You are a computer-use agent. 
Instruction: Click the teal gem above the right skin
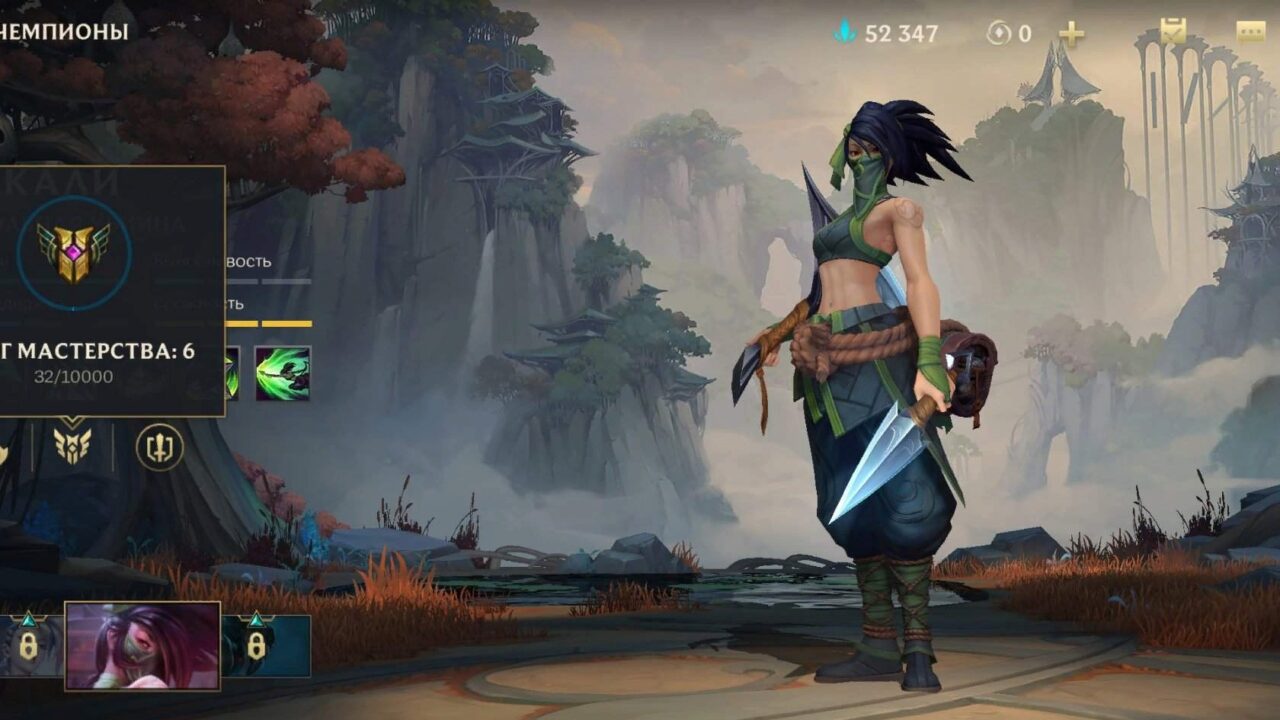click(x=256, y=618)
